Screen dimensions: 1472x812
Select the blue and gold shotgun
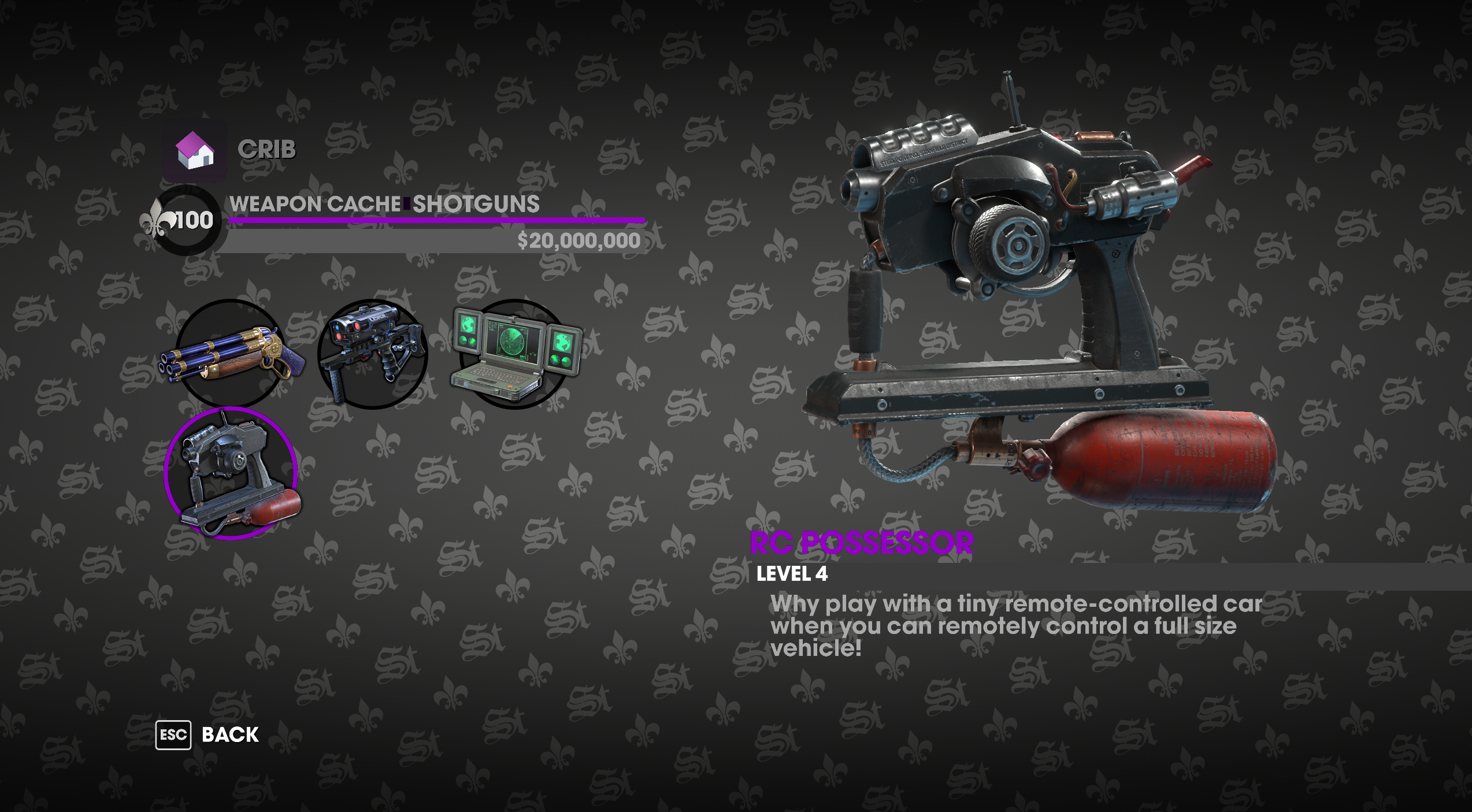(x=231, y=353)
